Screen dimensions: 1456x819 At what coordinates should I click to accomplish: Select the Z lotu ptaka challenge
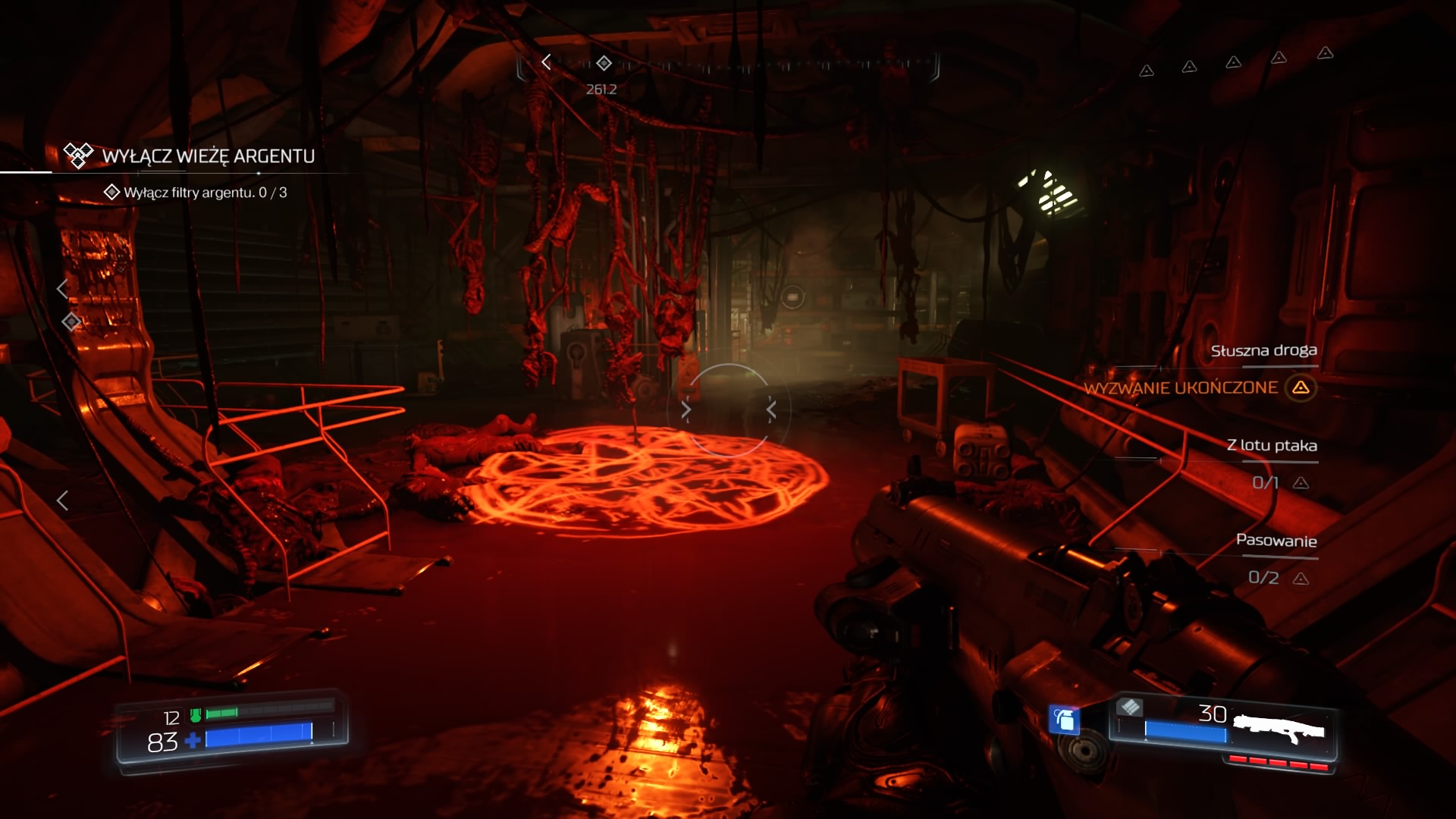click(x=1272, y=445)
